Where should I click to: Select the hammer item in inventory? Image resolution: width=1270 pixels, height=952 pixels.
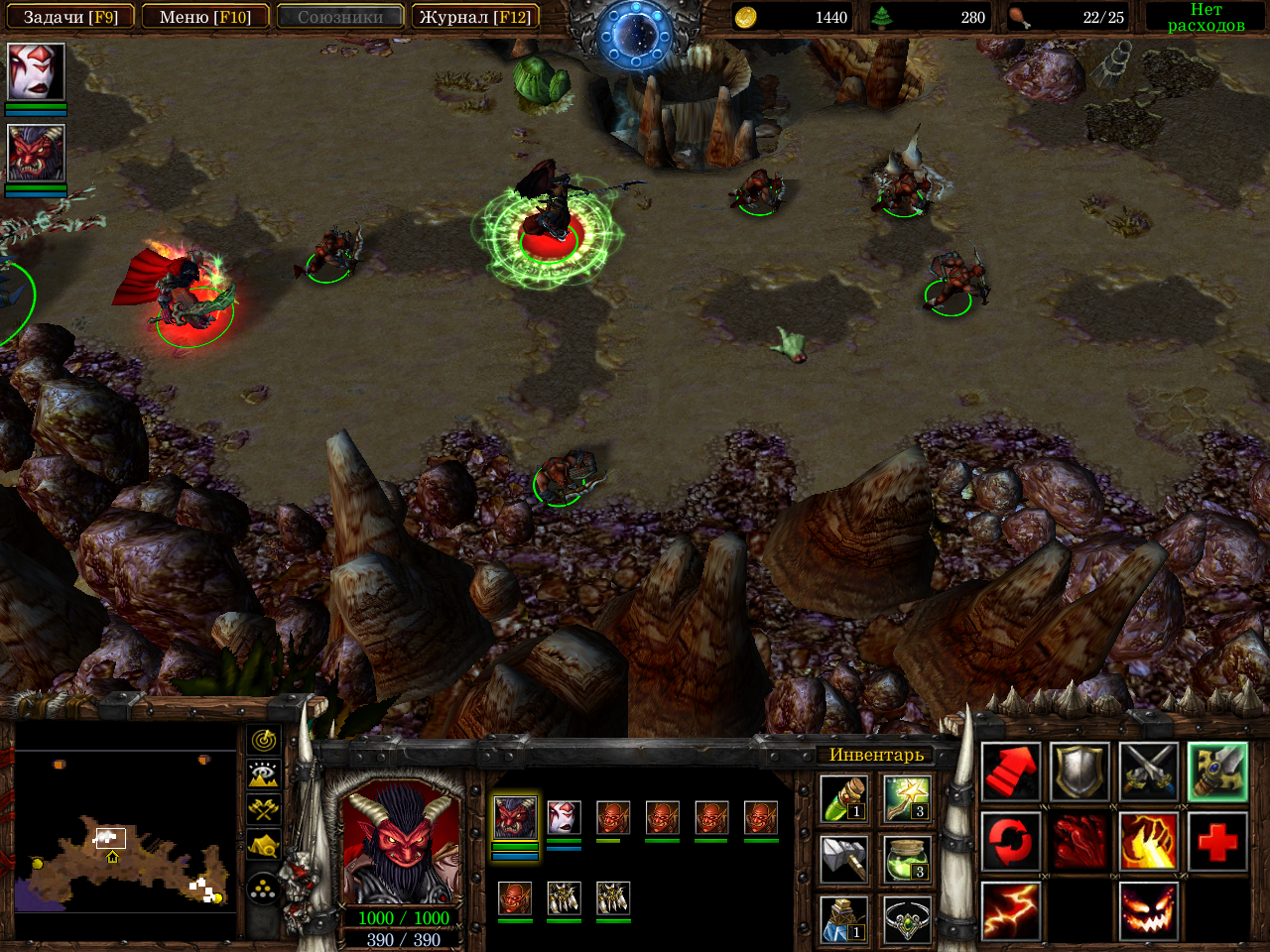(x=844, y=859)
